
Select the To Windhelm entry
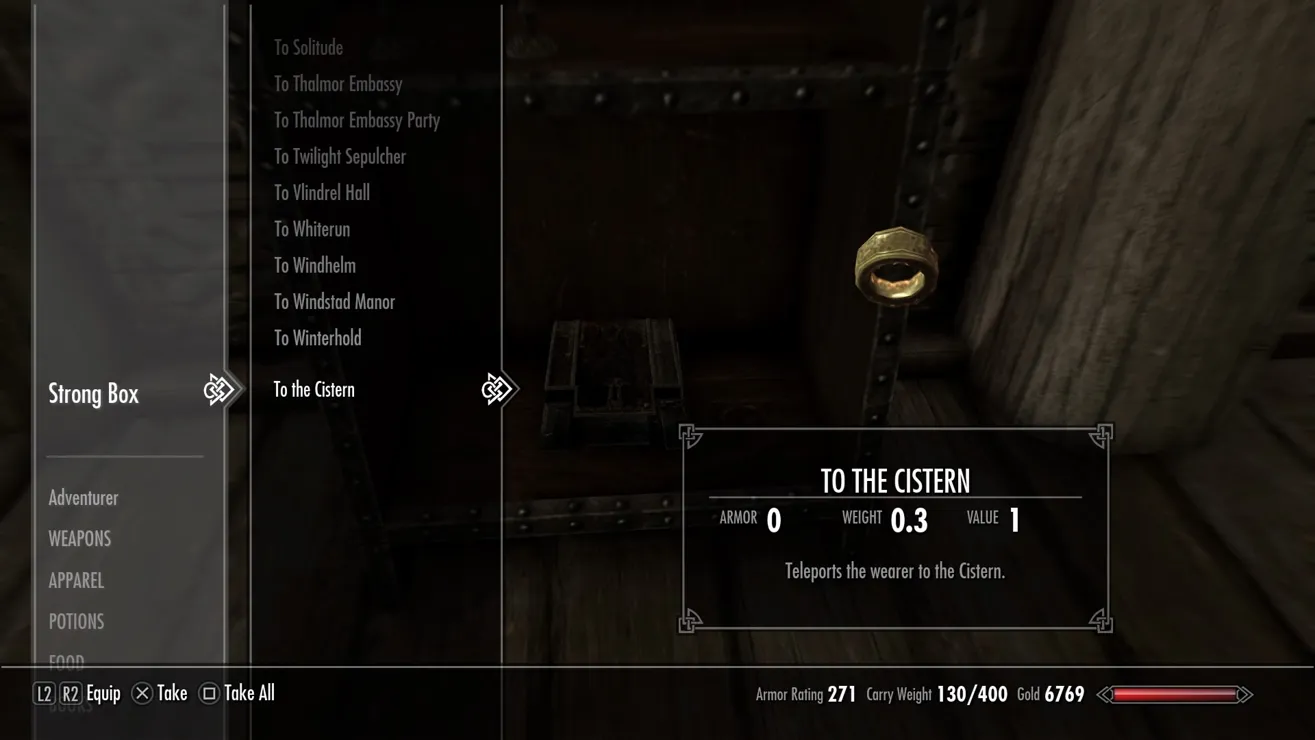(315, 266)
